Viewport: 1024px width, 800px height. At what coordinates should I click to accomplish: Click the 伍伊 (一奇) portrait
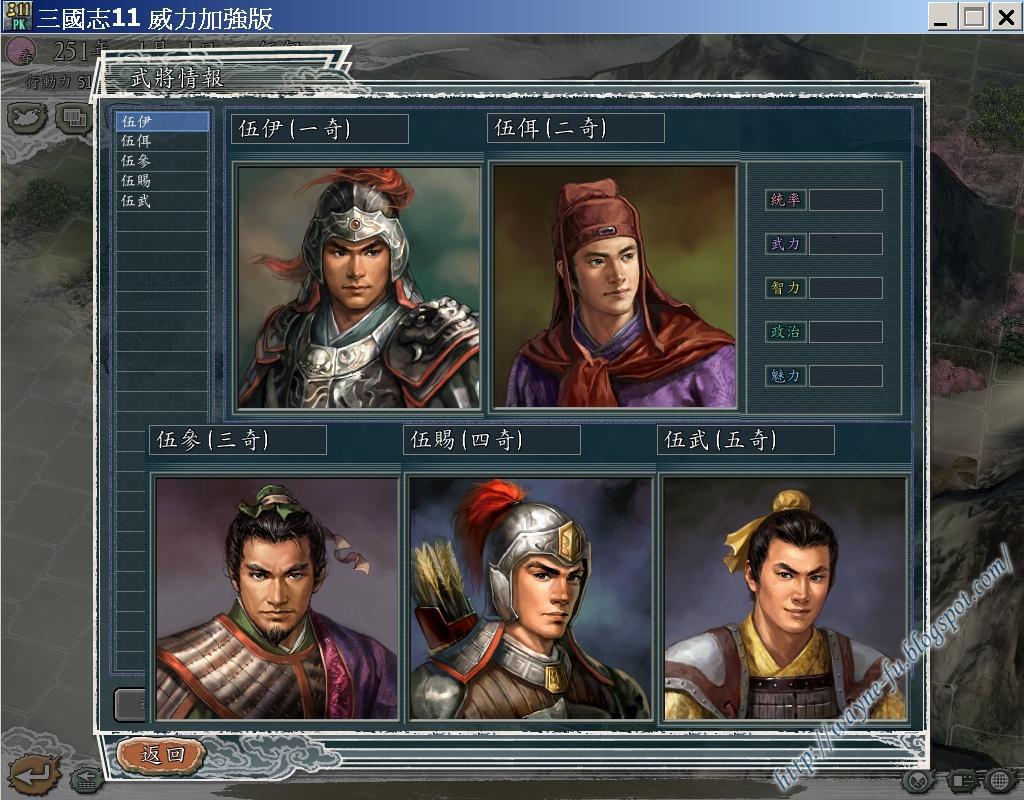coord(359,287)
